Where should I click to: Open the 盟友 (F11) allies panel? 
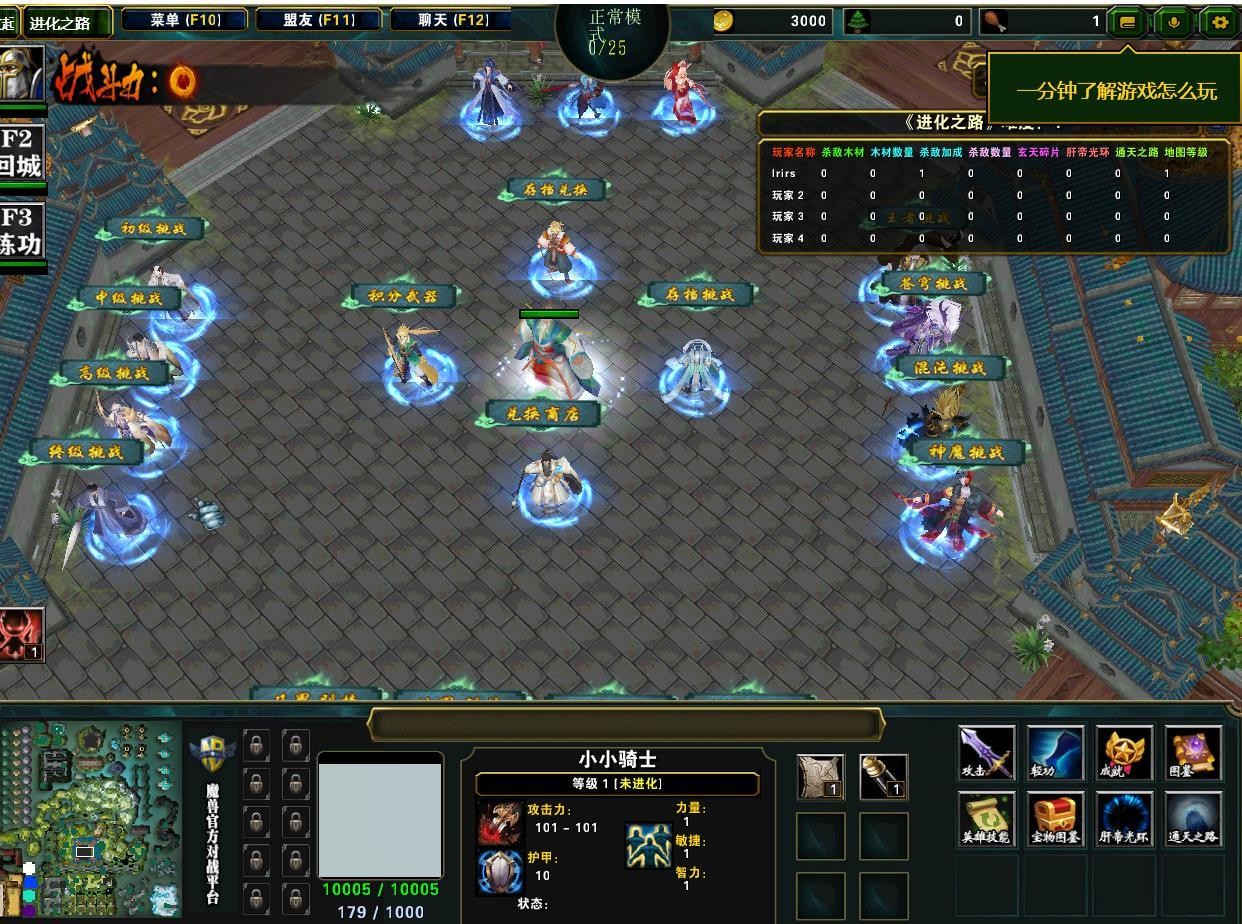click(x=319, y=20)
